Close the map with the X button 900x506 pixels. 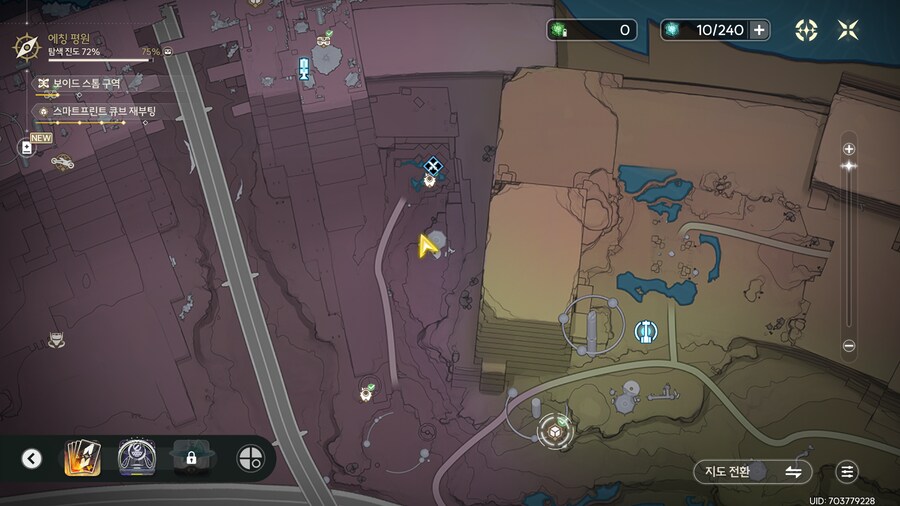(x=848, y=30)
